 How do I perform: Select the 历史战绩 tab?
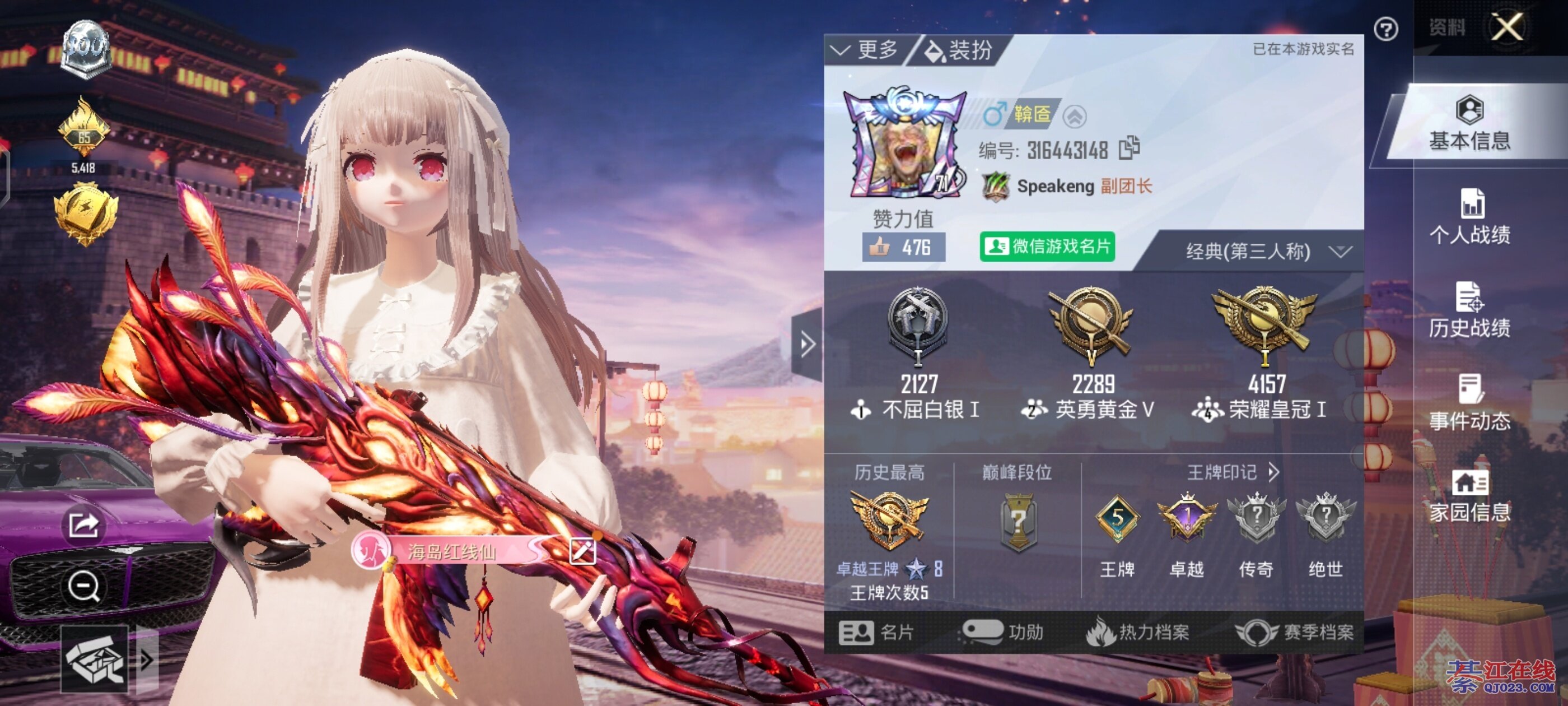point(1469,310)
